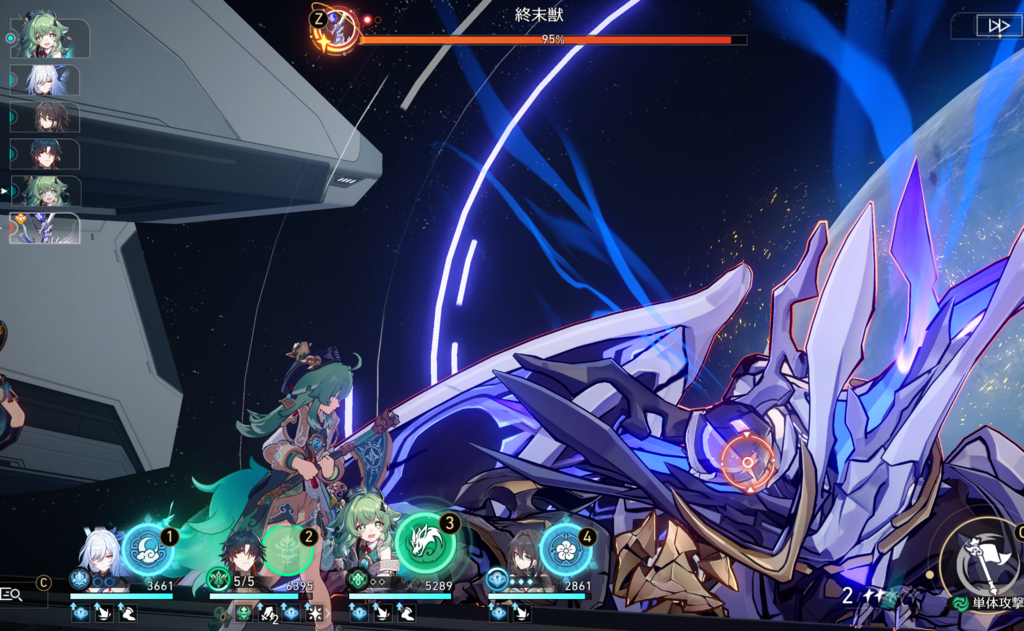Activate Jingliu's crescent moon ultimate

tap(147, 549)
